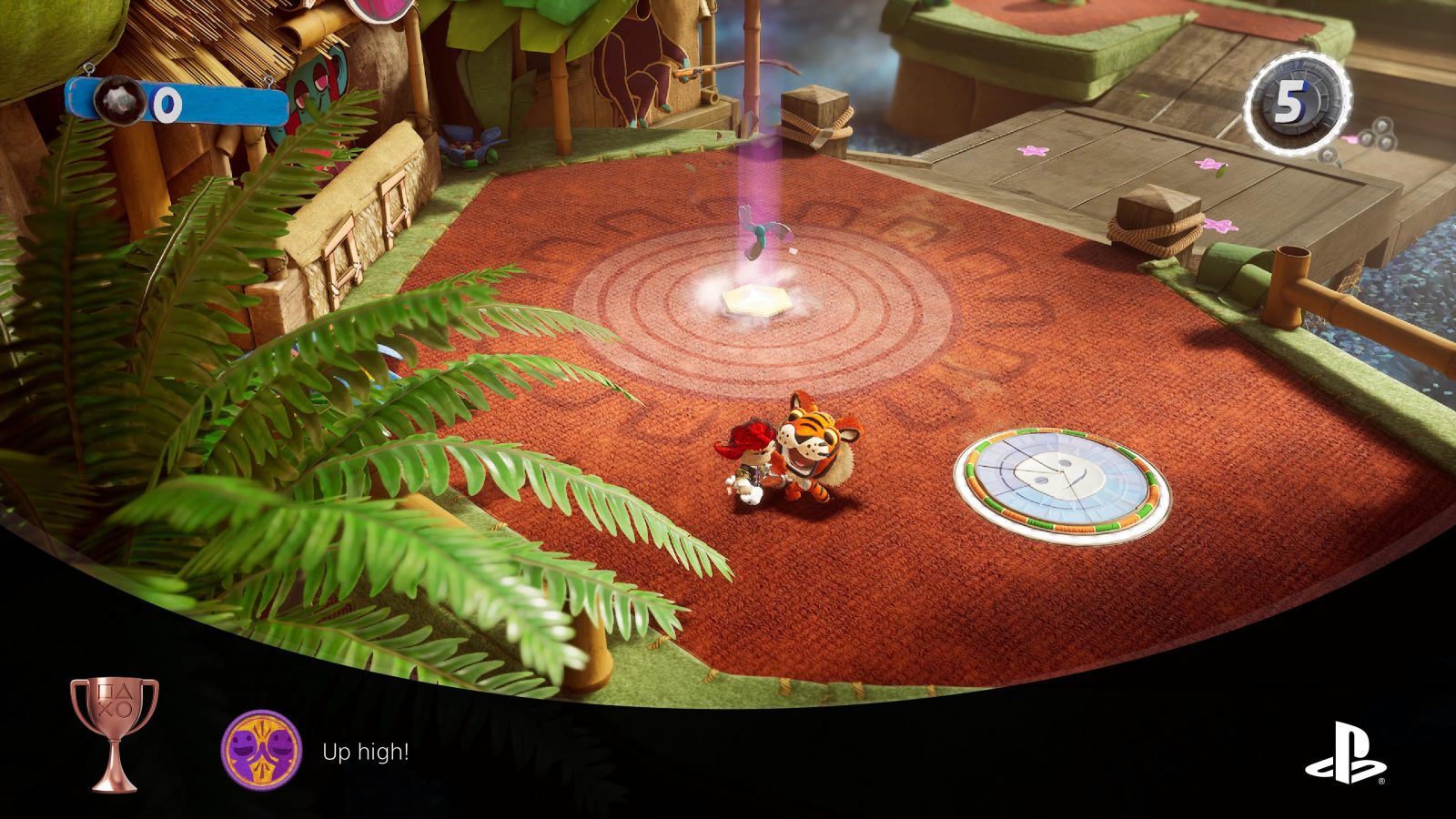Click the bronze trophy cup icon
Screen dimensions: 1456x819
pos(115,733)
